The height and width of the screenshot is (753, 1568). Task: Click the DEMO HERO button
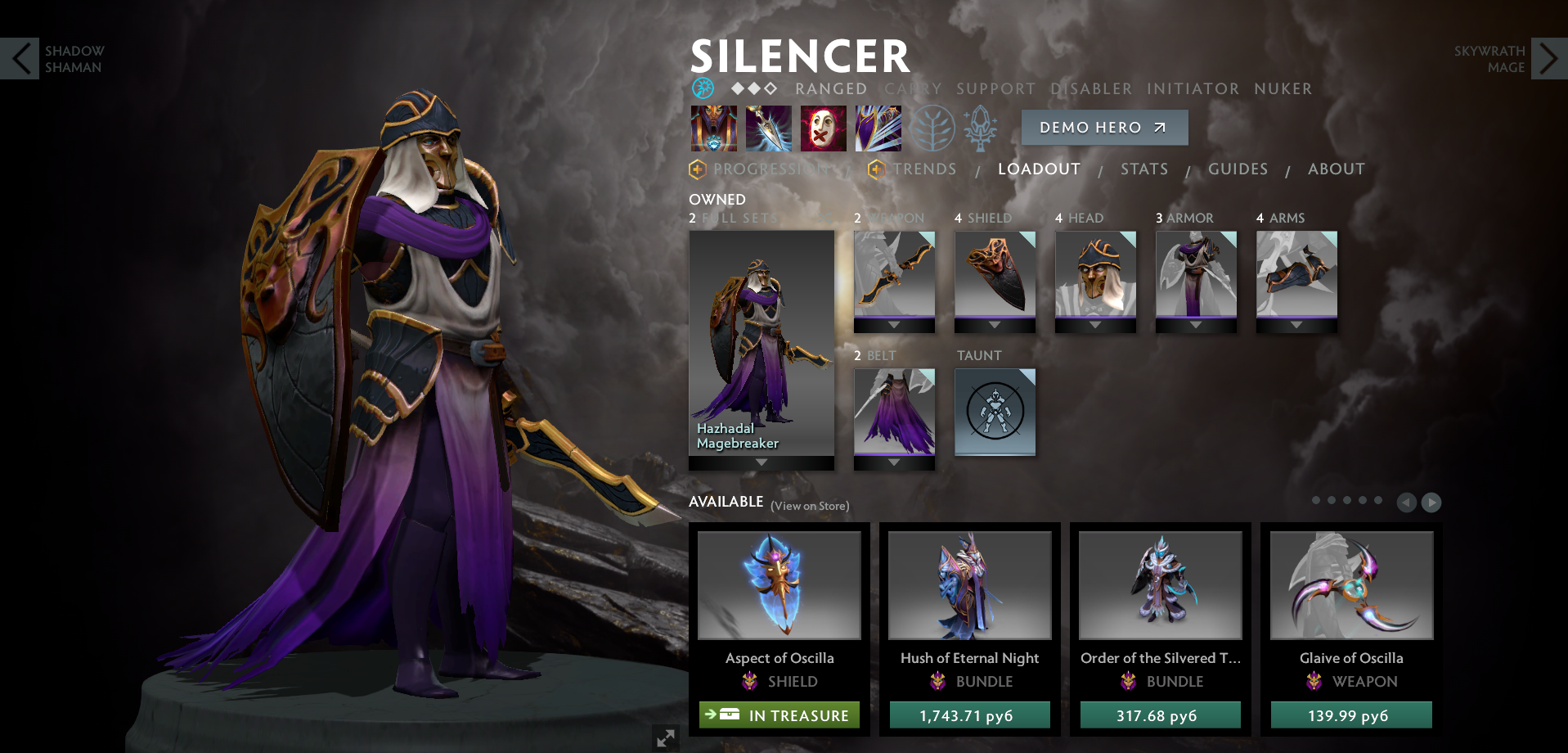(1104, 128)
